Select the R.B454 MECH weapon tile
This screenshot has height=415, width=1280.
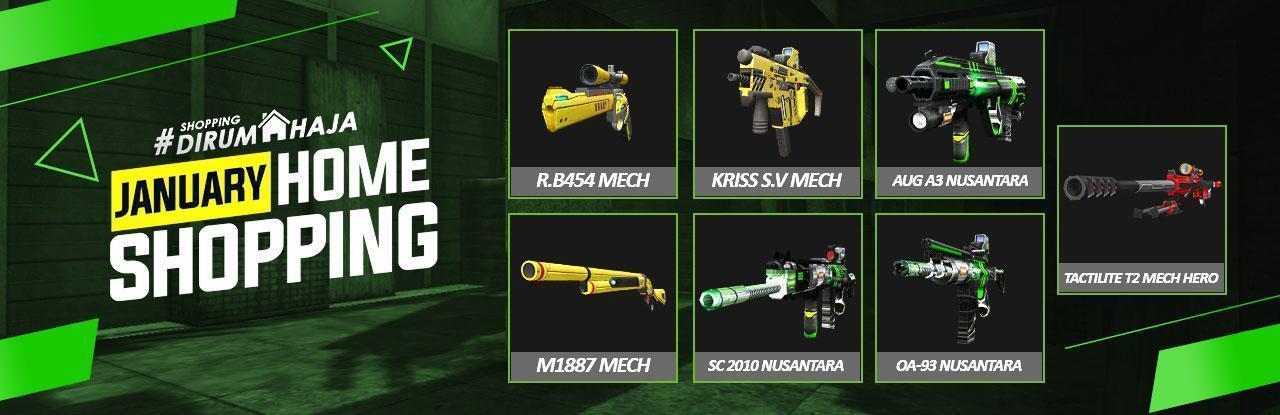(593, 112)
